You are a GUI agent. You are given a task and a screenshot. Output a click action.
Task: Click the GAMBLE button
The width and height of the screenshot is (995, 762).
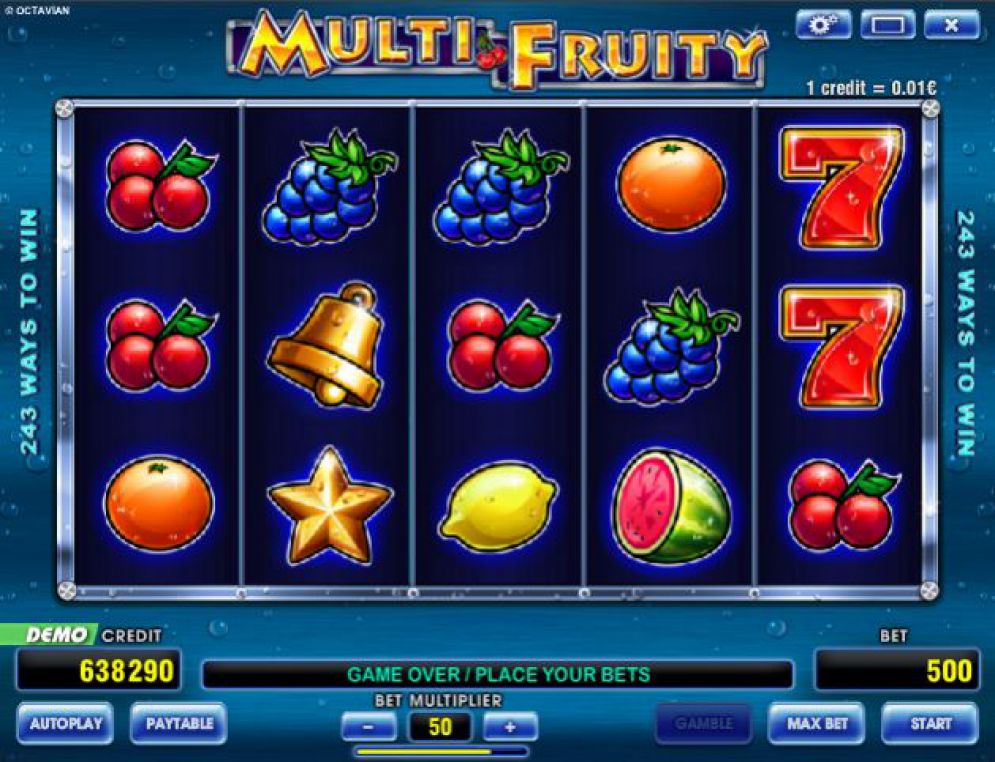coord(703,723)
